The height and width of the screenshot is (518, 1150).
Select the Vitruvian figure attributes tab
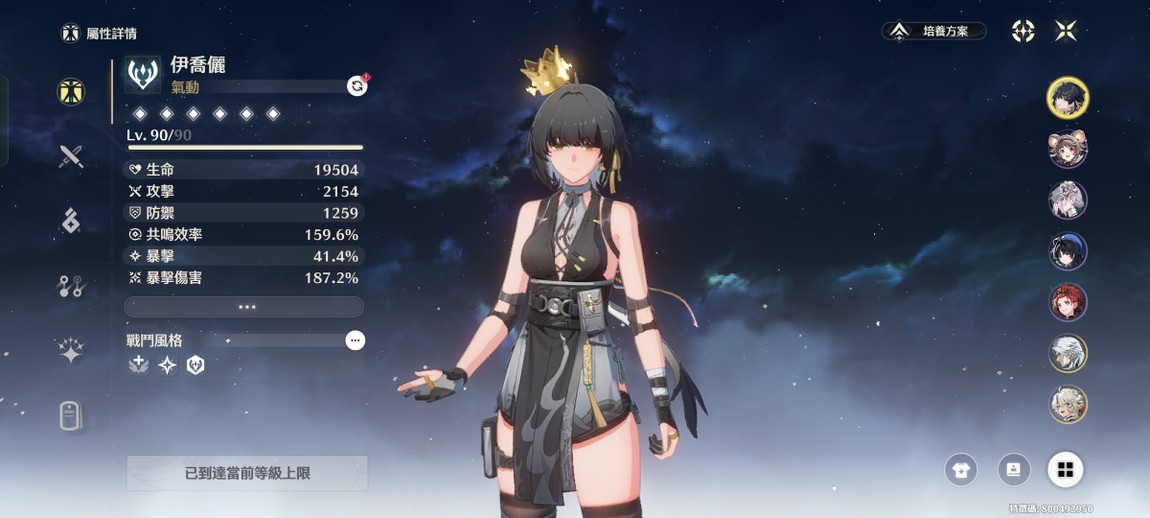click(x=70, y=92)
